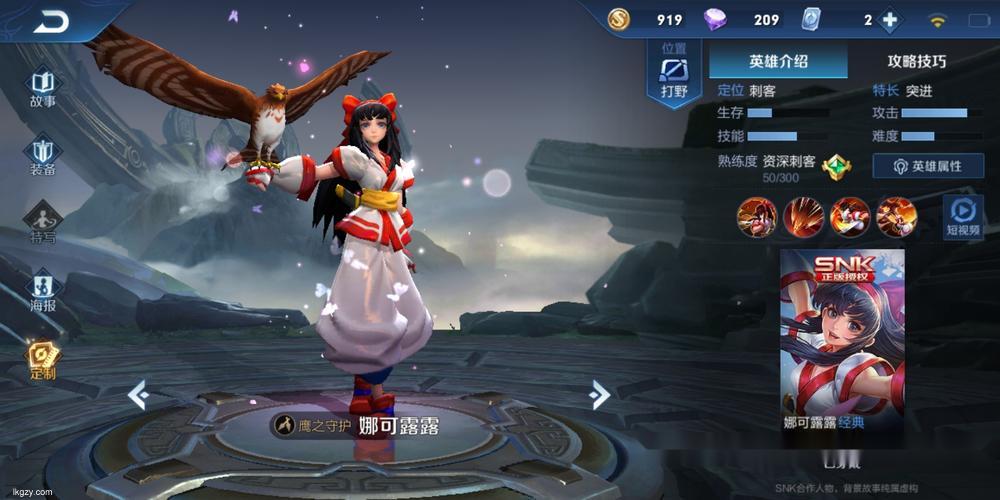Add more coupons with the plus button
The height and width of the screenshot is (500, 1000).
pyautogui.click(x=888, y=20)
